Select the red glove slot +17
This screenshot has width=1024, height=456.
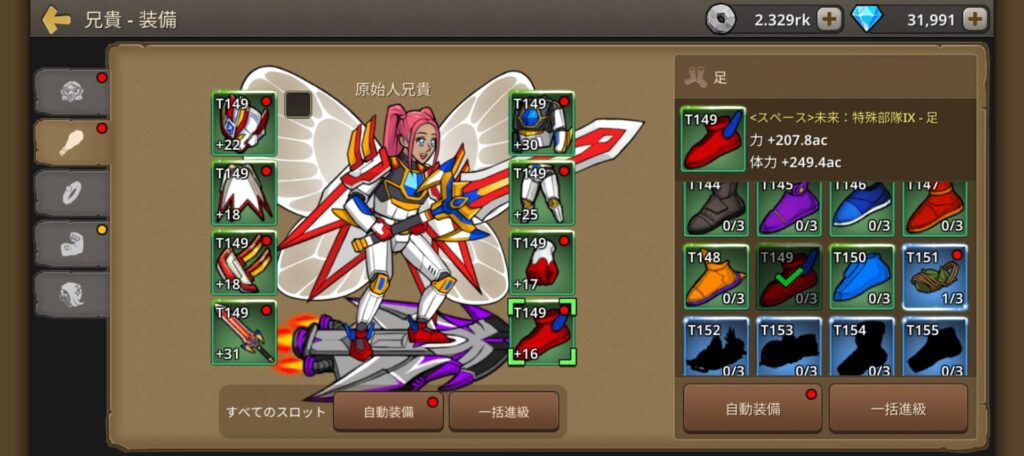click(x=541, y=263)
